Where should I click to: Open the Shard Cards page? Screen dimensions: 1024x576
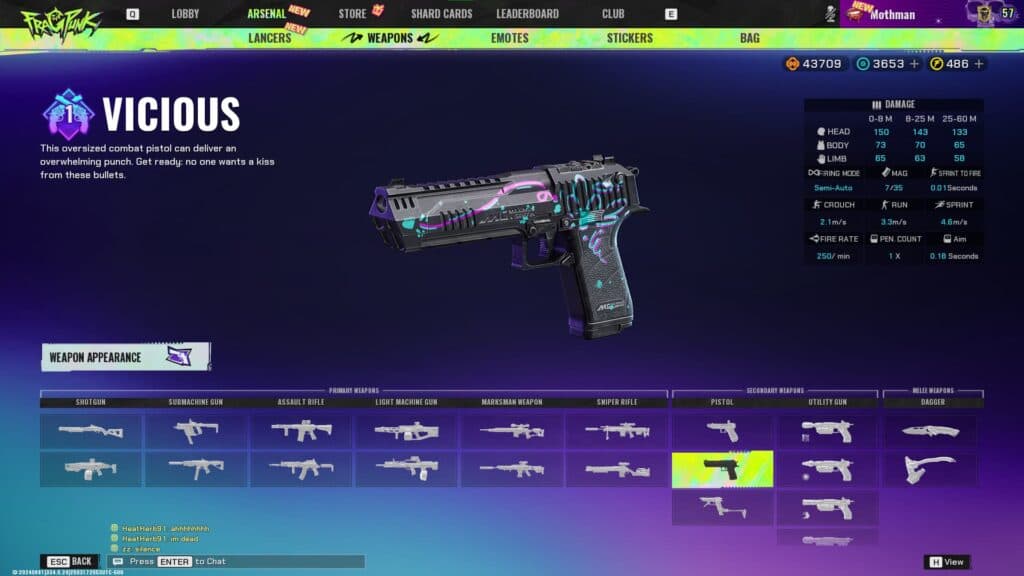(441, 14)
